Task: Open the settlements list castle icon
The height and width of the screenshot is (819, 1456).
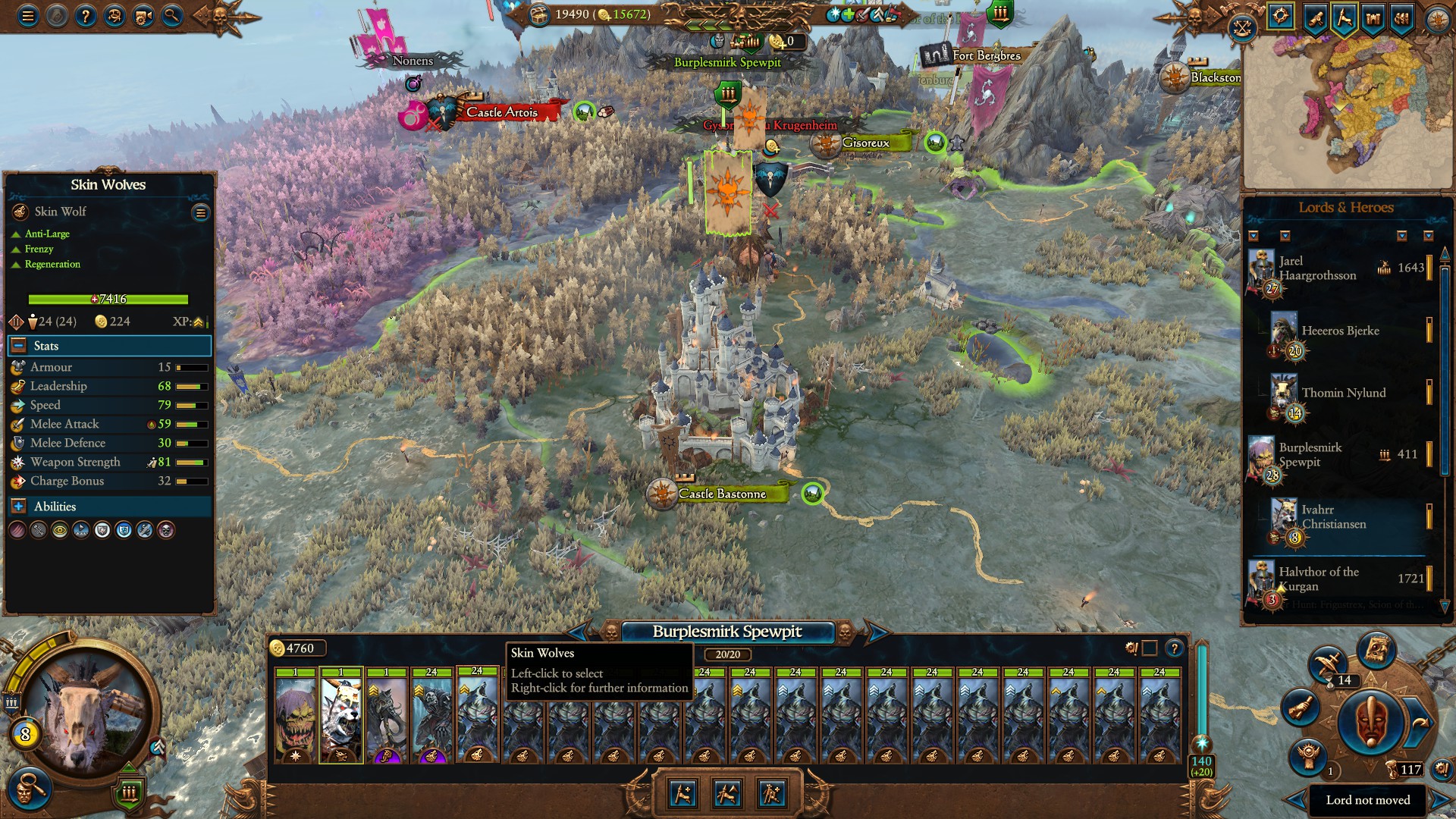Action: pos(1375,19)
